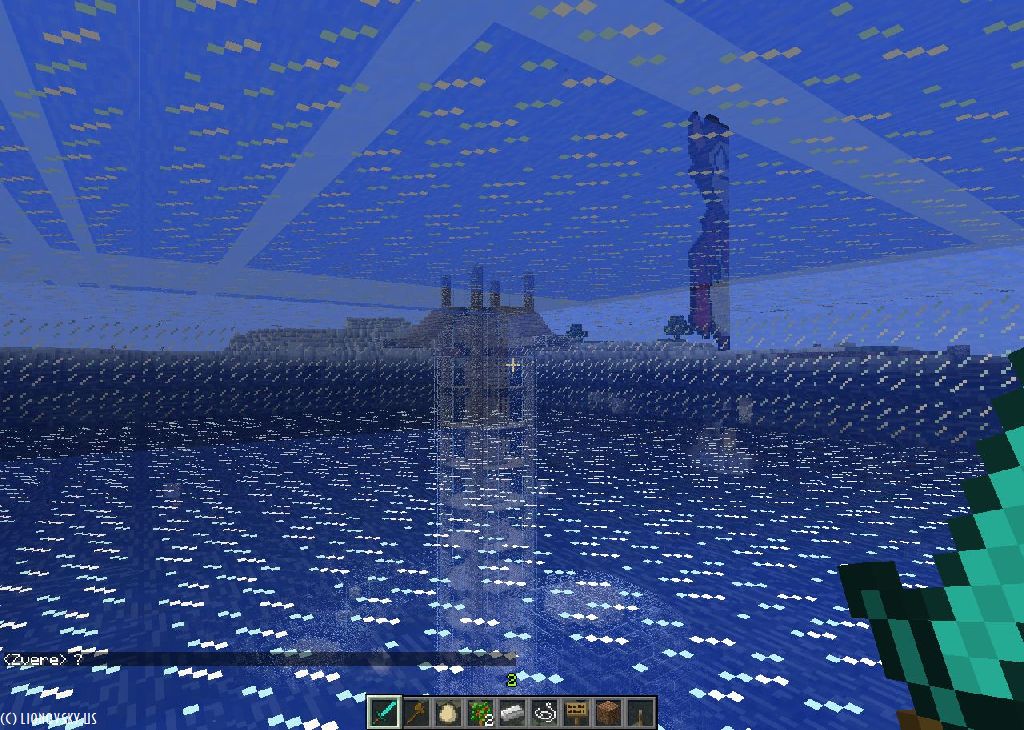Choose the egg in the hotbar

tap(449, 713)
